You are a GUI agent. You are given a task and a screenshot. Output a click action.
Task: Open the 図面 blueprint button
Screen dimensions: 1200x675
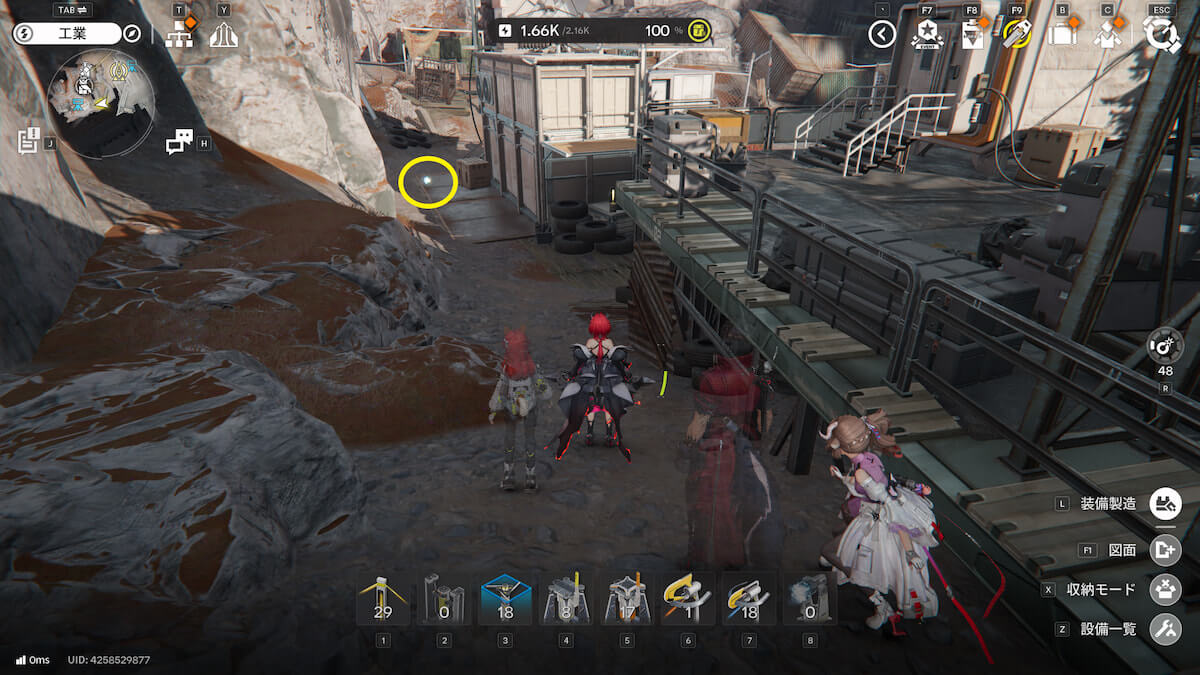coord(1165,549)
